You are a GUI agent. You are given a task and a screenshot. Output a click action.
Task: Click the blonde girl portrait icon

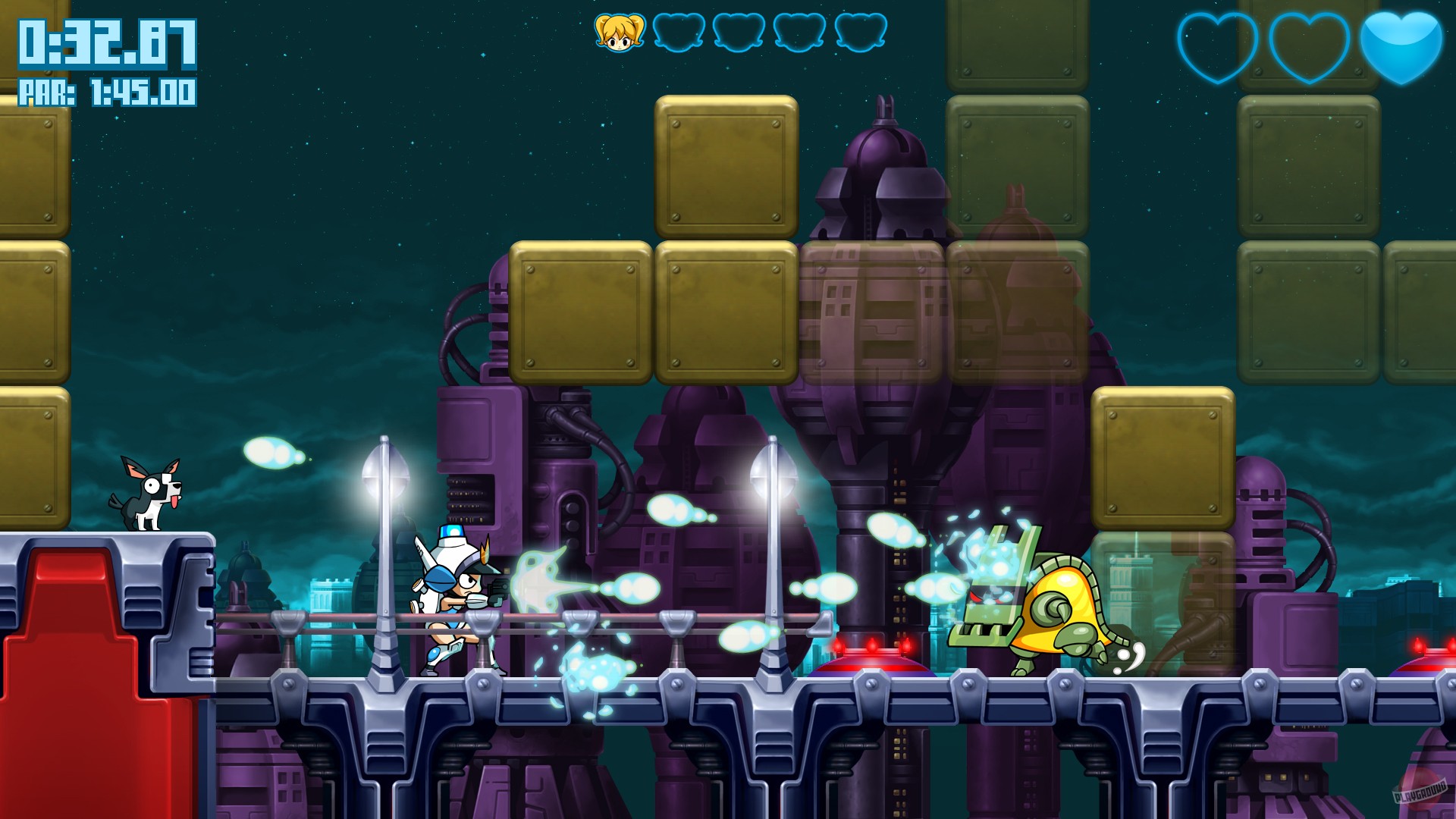pyautogui.click(x=618, y=32)
